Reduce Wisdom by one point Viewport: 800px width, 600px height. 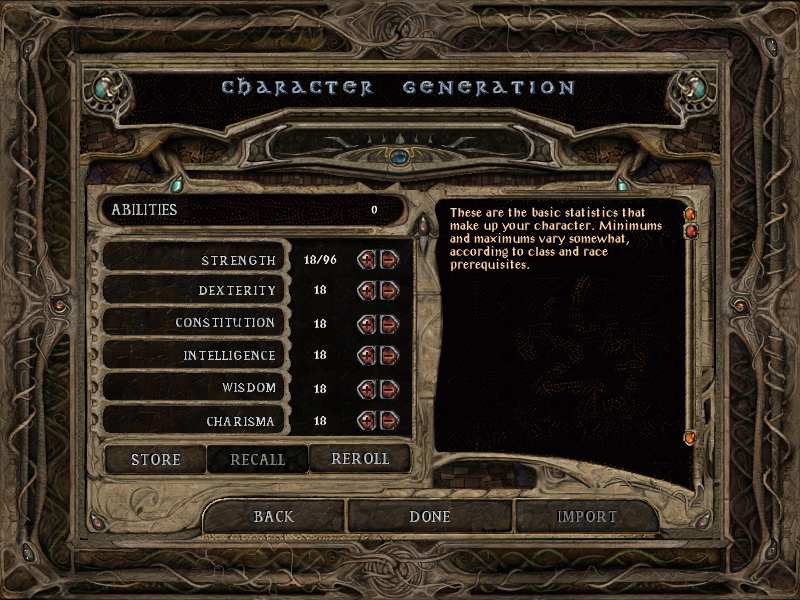point(388,388)
